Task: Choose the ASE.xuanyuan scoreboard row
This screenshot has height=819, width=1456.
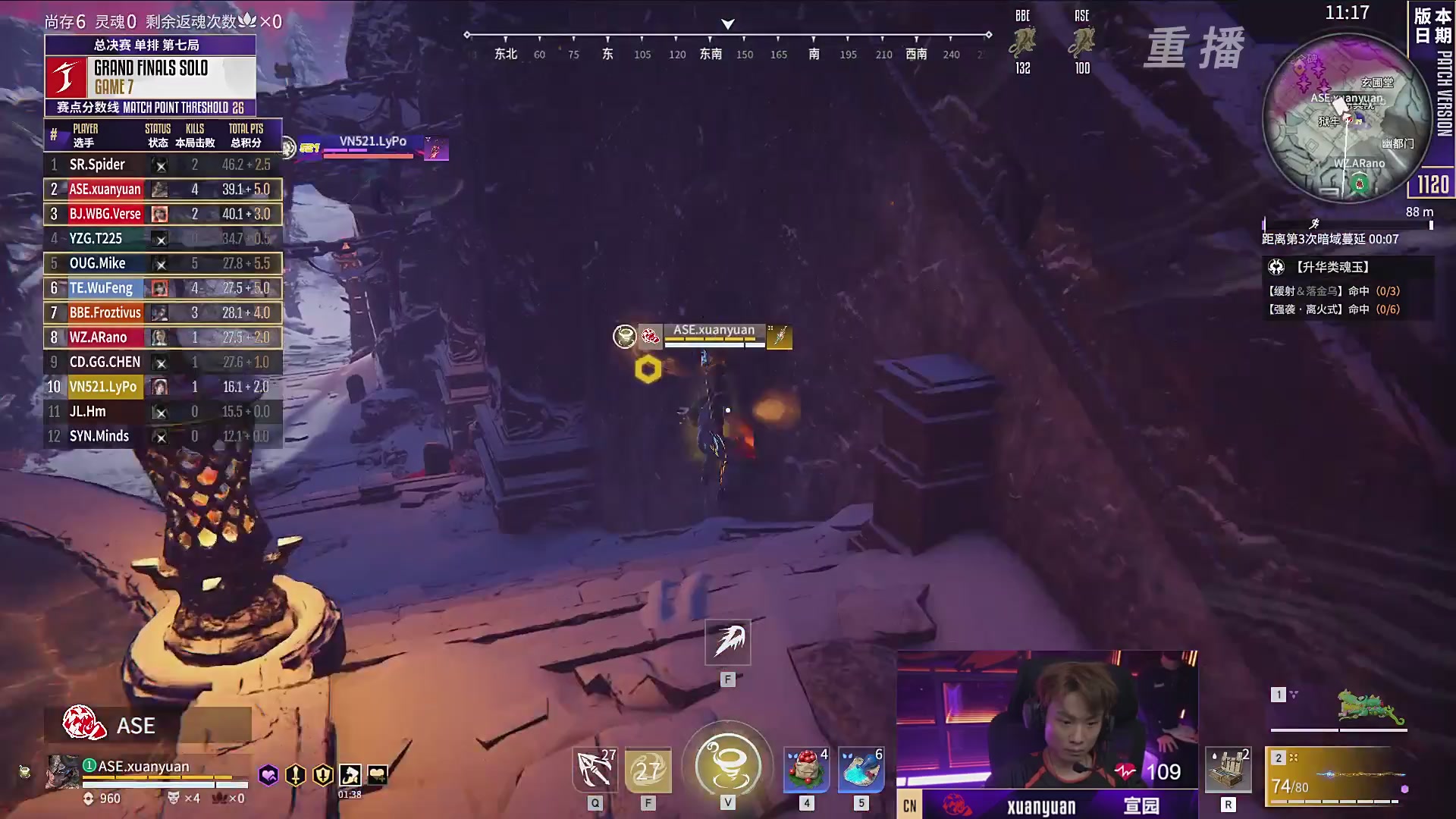Action: 162,190
